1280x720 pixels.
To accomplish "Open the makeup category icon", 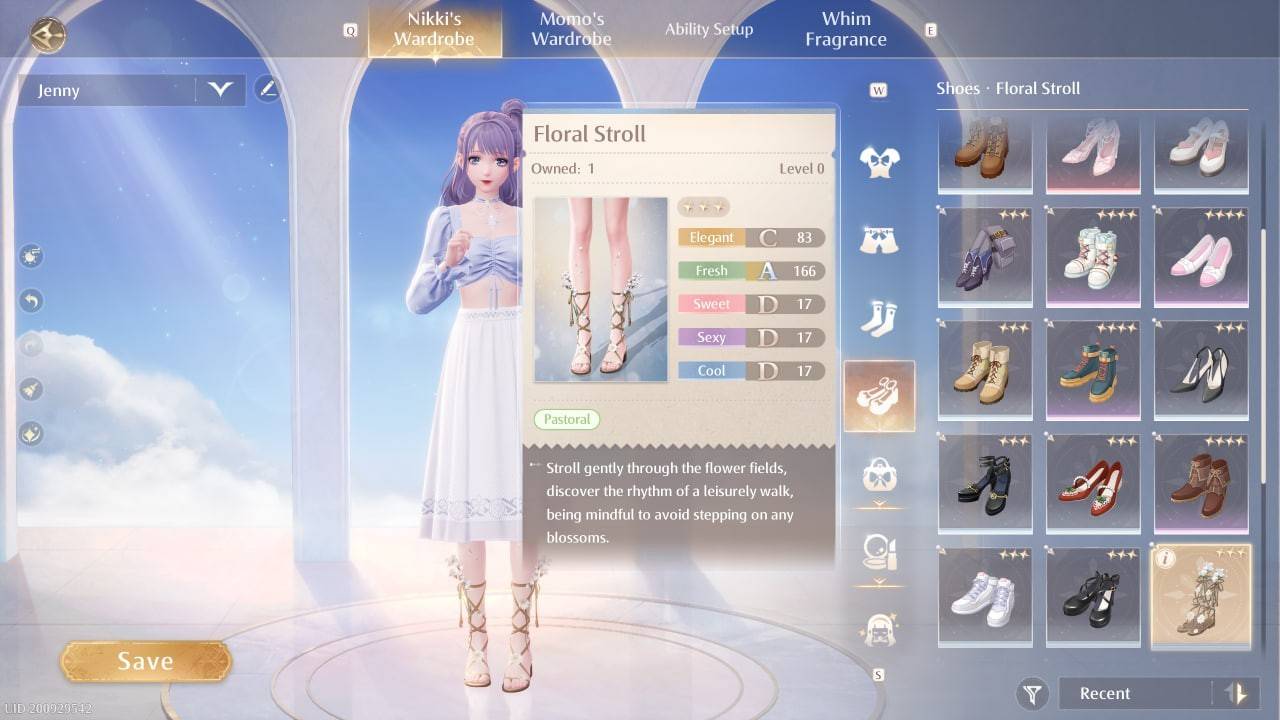I will click(878, 550).
